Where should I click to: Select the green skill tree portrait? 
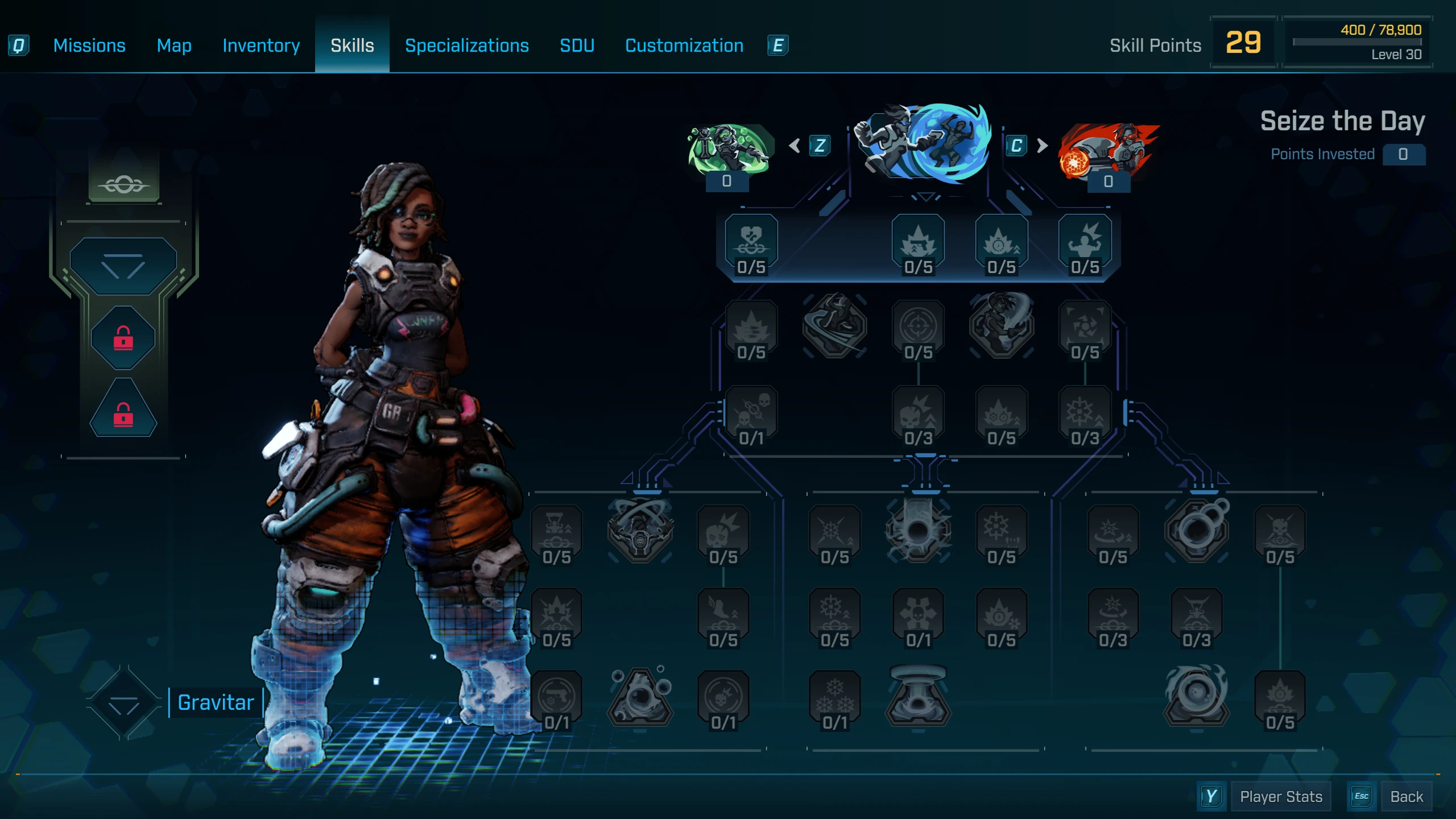click(x=728, y=149)
